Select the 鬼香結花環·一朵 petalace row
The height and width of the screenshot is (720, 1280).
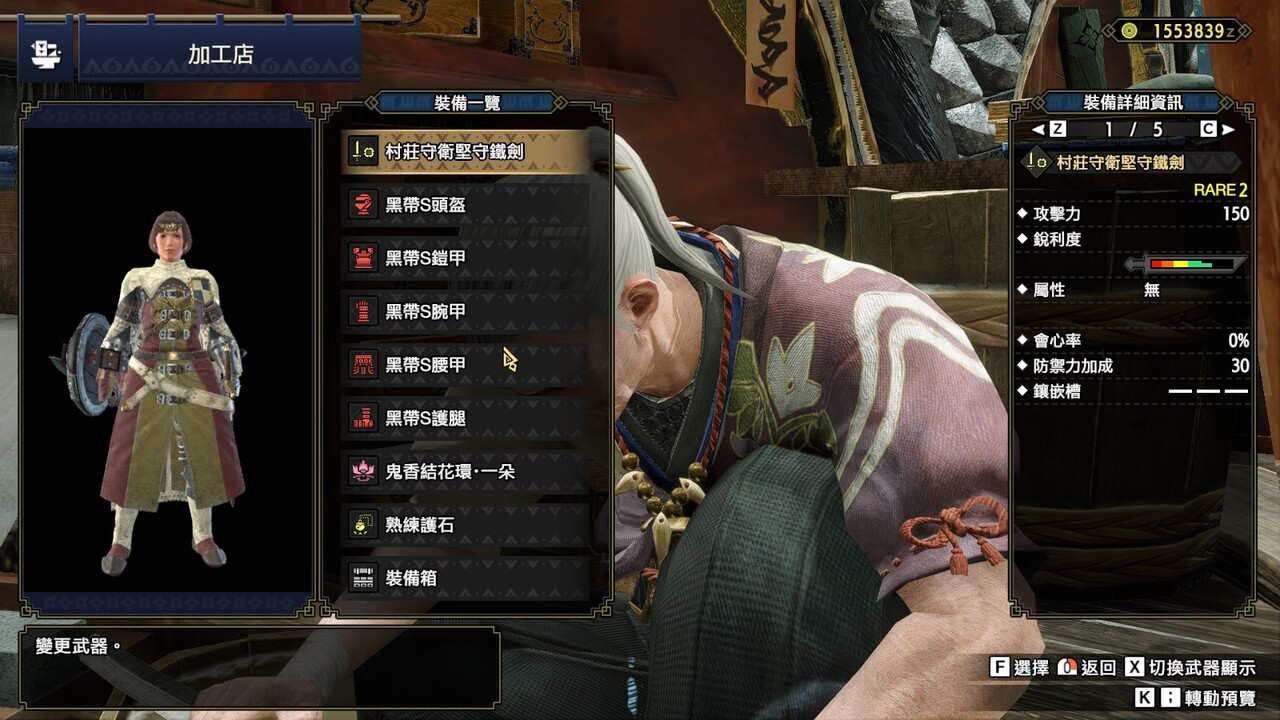pos(465,471)
